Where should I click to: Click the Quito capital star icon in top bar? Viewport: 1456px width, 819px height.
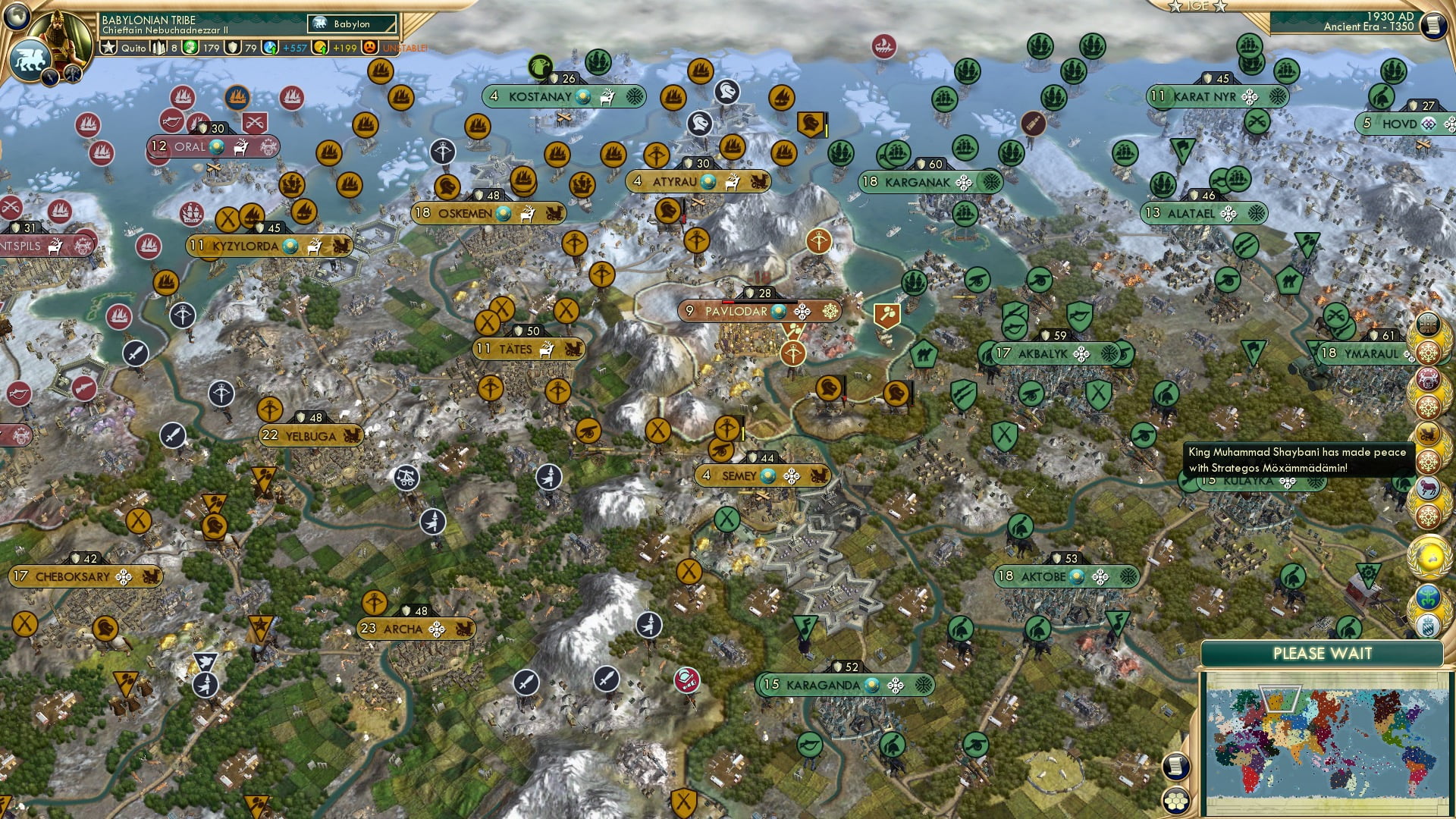pos(108,48)
